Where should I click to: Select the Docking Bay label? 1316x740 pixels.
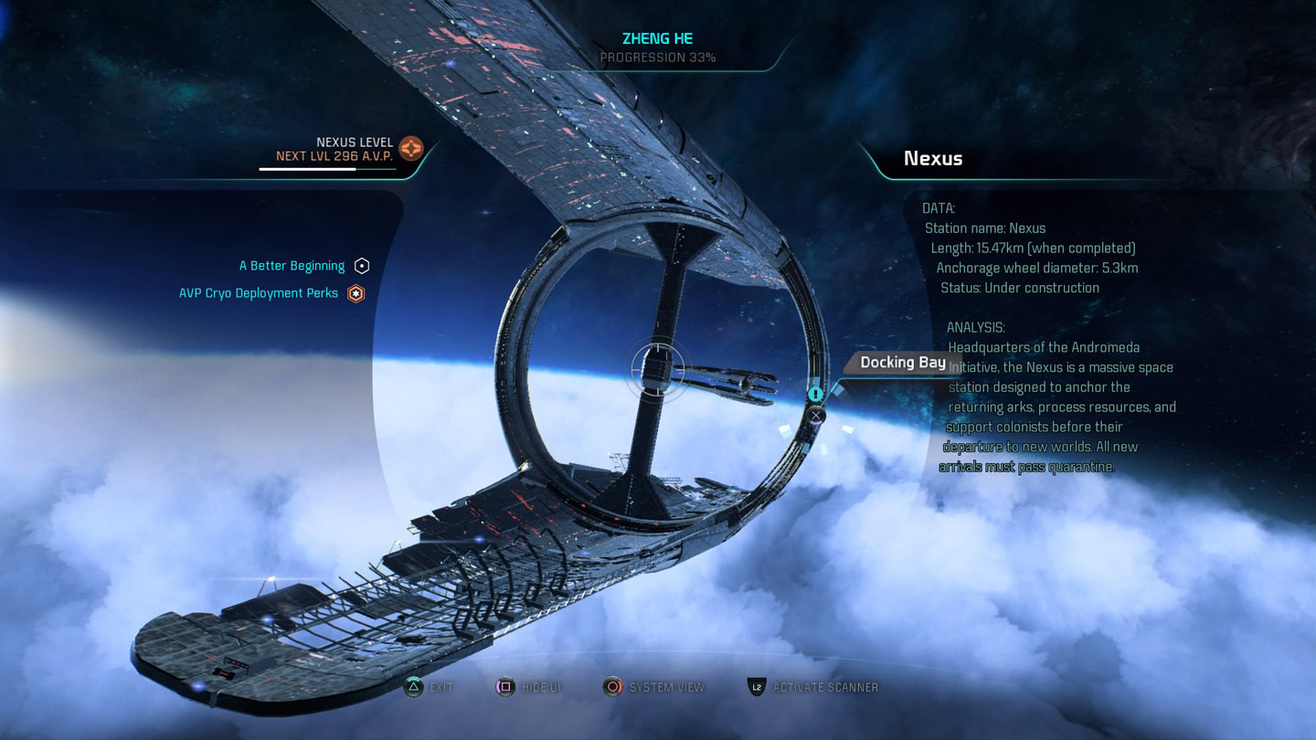(903, 362)
